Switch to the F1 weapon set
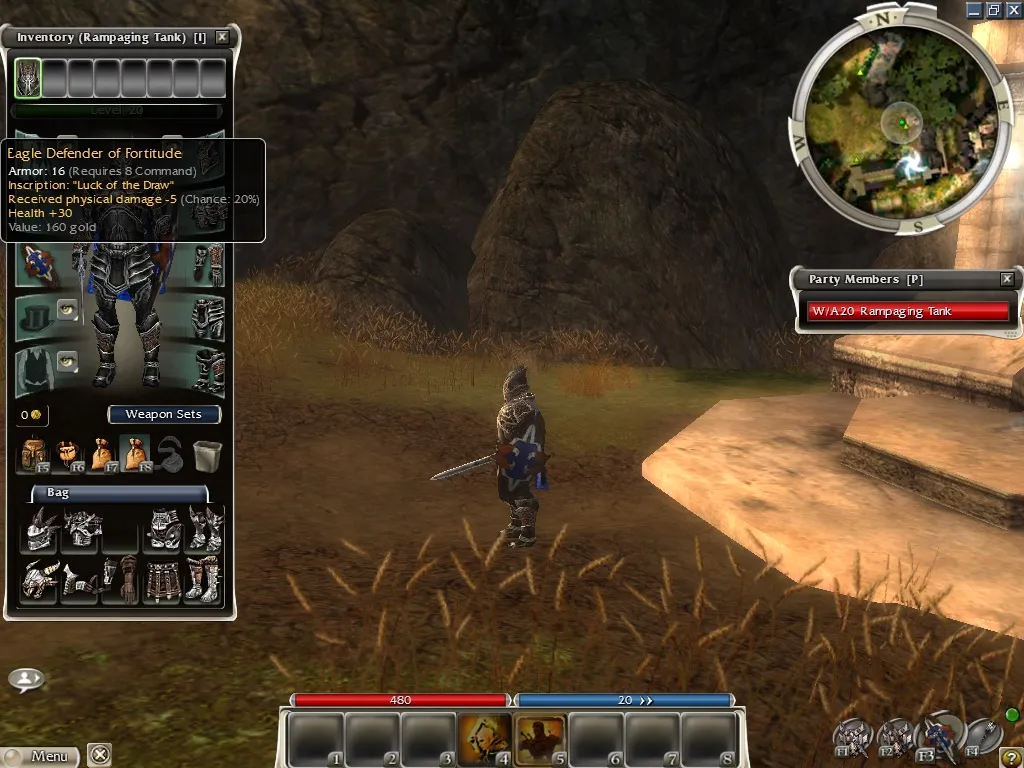 [x=852, y=738]
